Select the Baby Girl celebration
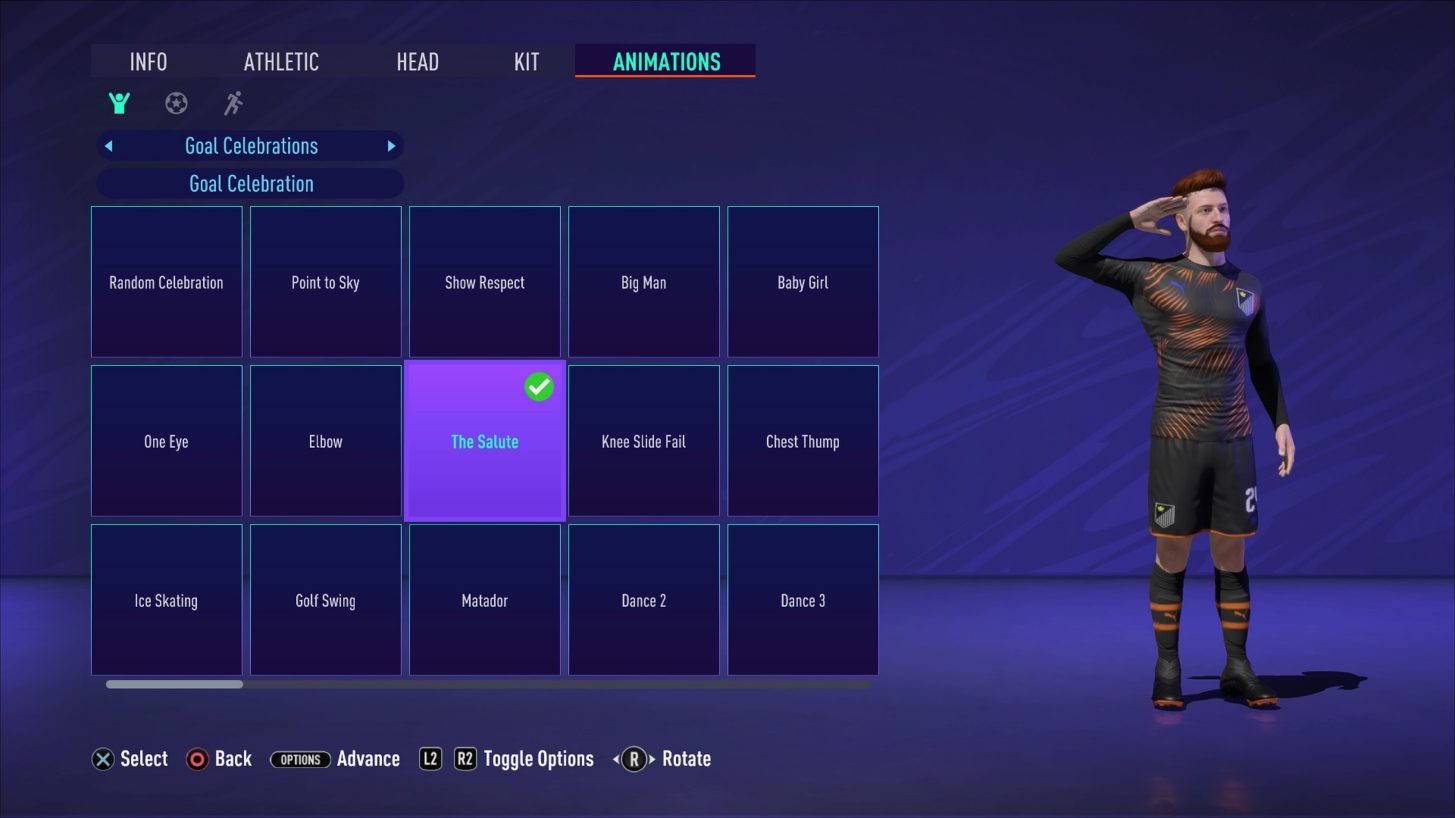The image size is (1455, 818). coord(802,282)
